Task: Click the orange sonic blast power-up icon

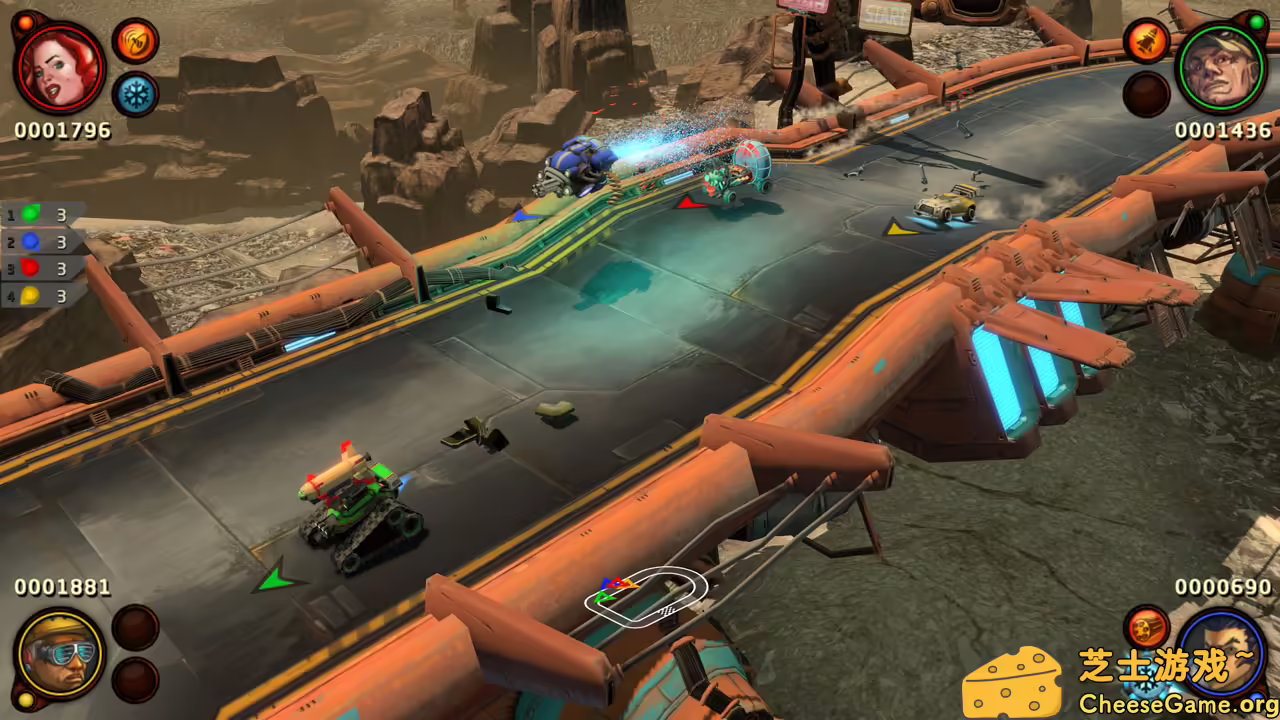Action: [134, 42]
